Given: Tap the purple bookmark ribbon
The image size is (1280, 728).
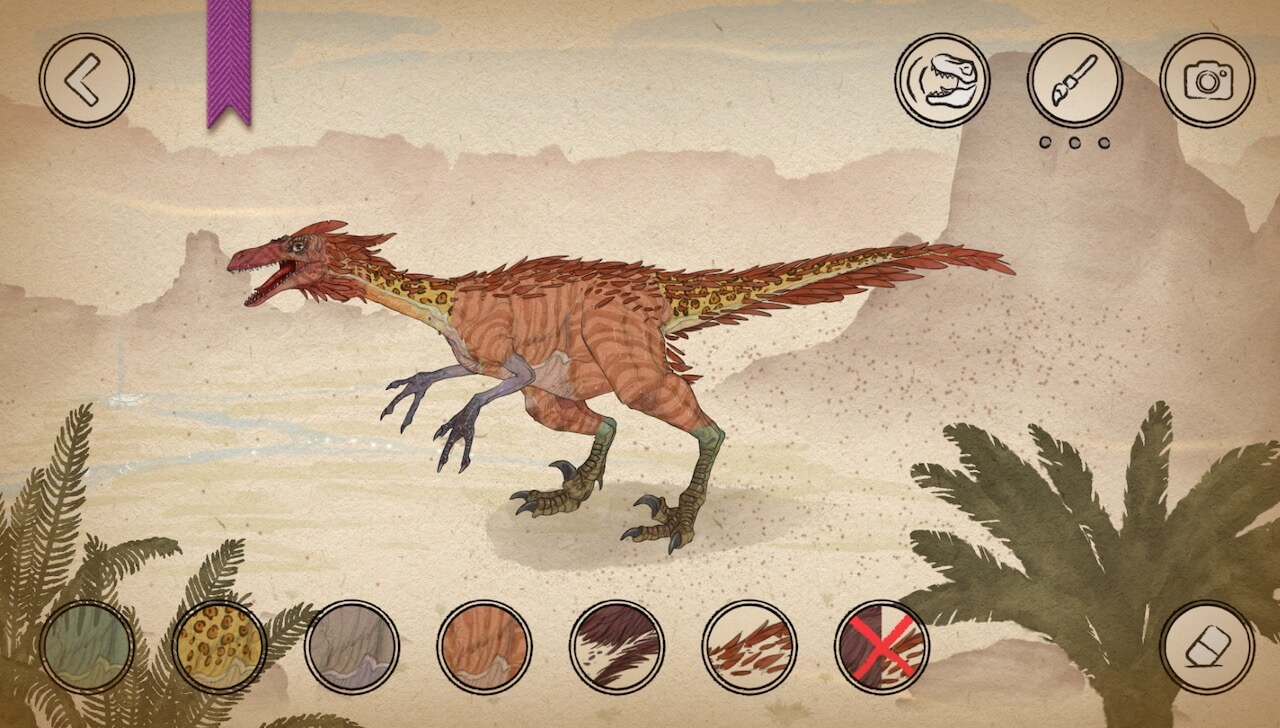Looking at the screenshot, I should [228, 62].
